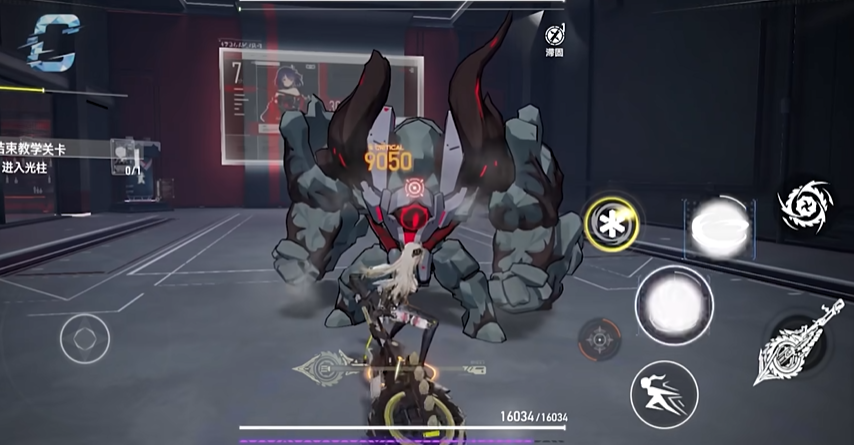Tap the stagnation status icon at top
854x445 pixels.
[555, 36]
